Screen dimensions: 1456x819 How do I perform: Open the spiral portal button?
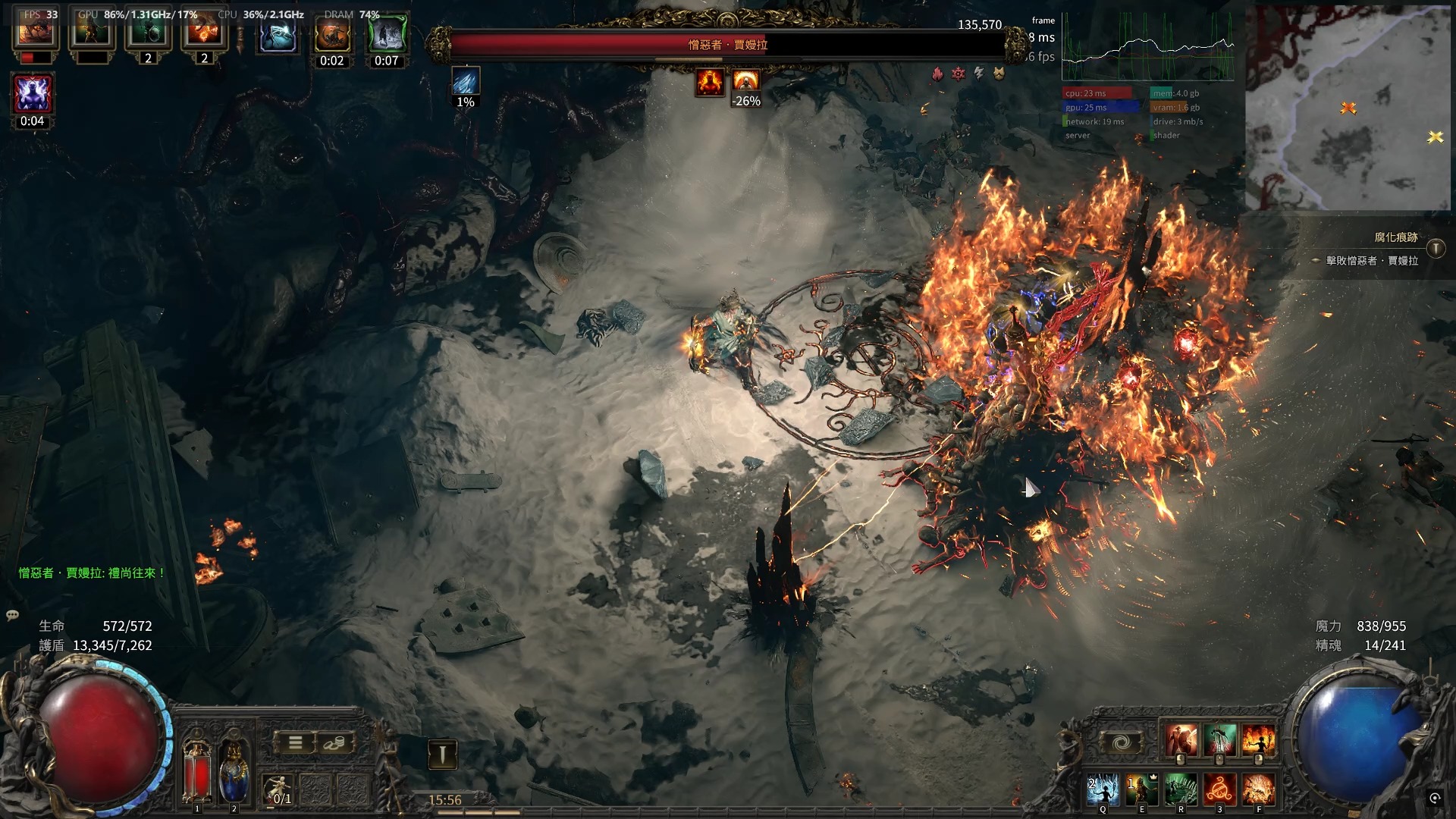(x=1121, y=743)
